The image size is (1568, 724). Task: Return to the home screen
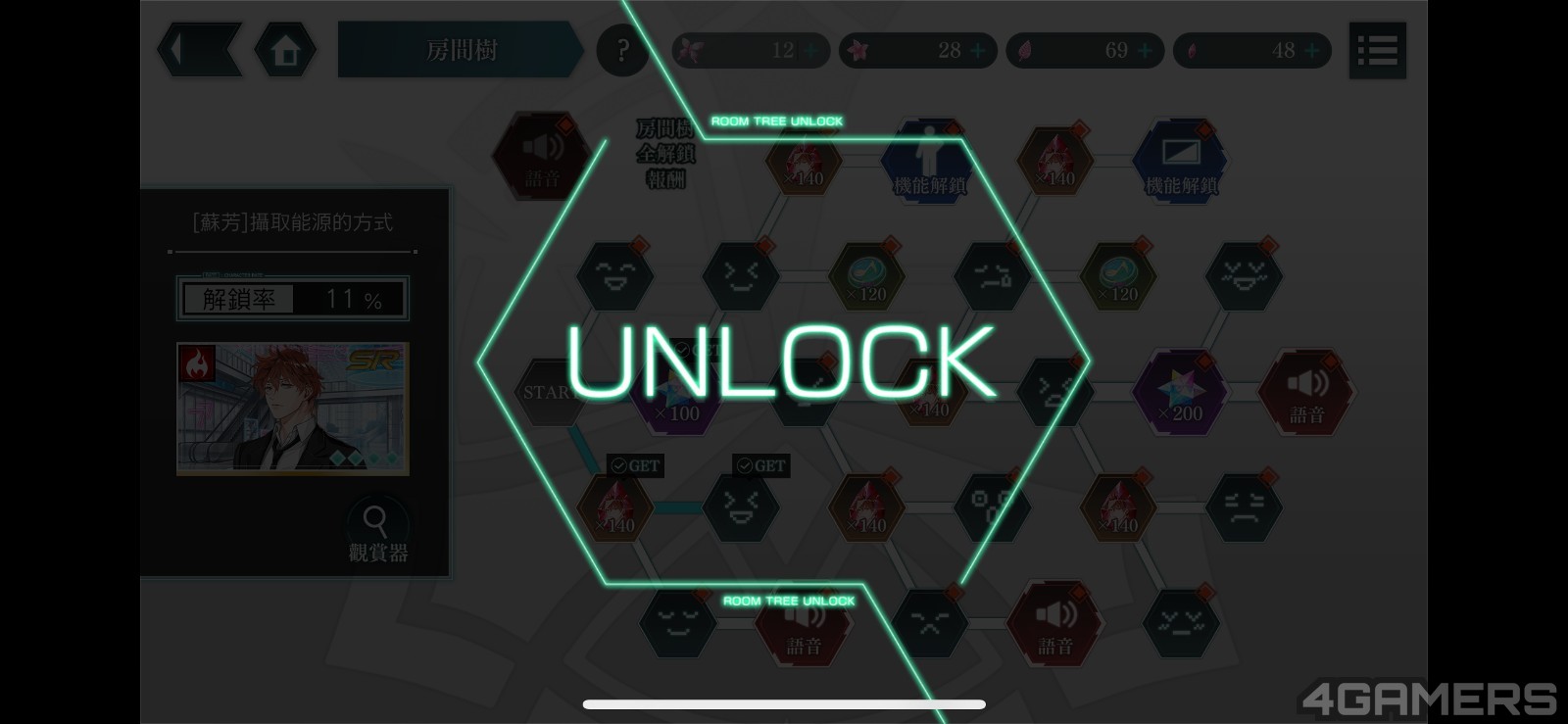[285, 50]
